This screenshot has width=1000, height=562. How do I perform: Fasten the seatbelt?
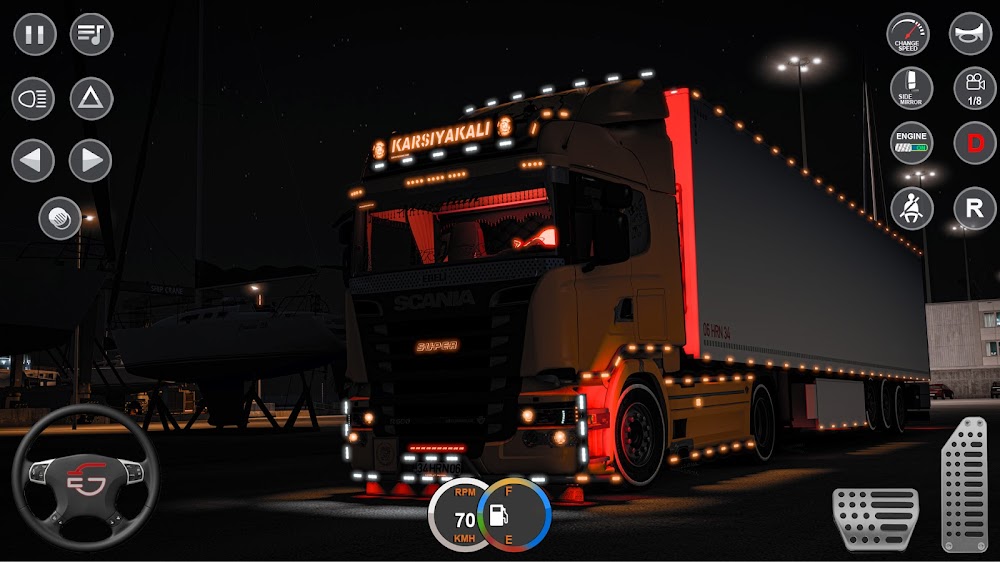[x=912, y=208]
